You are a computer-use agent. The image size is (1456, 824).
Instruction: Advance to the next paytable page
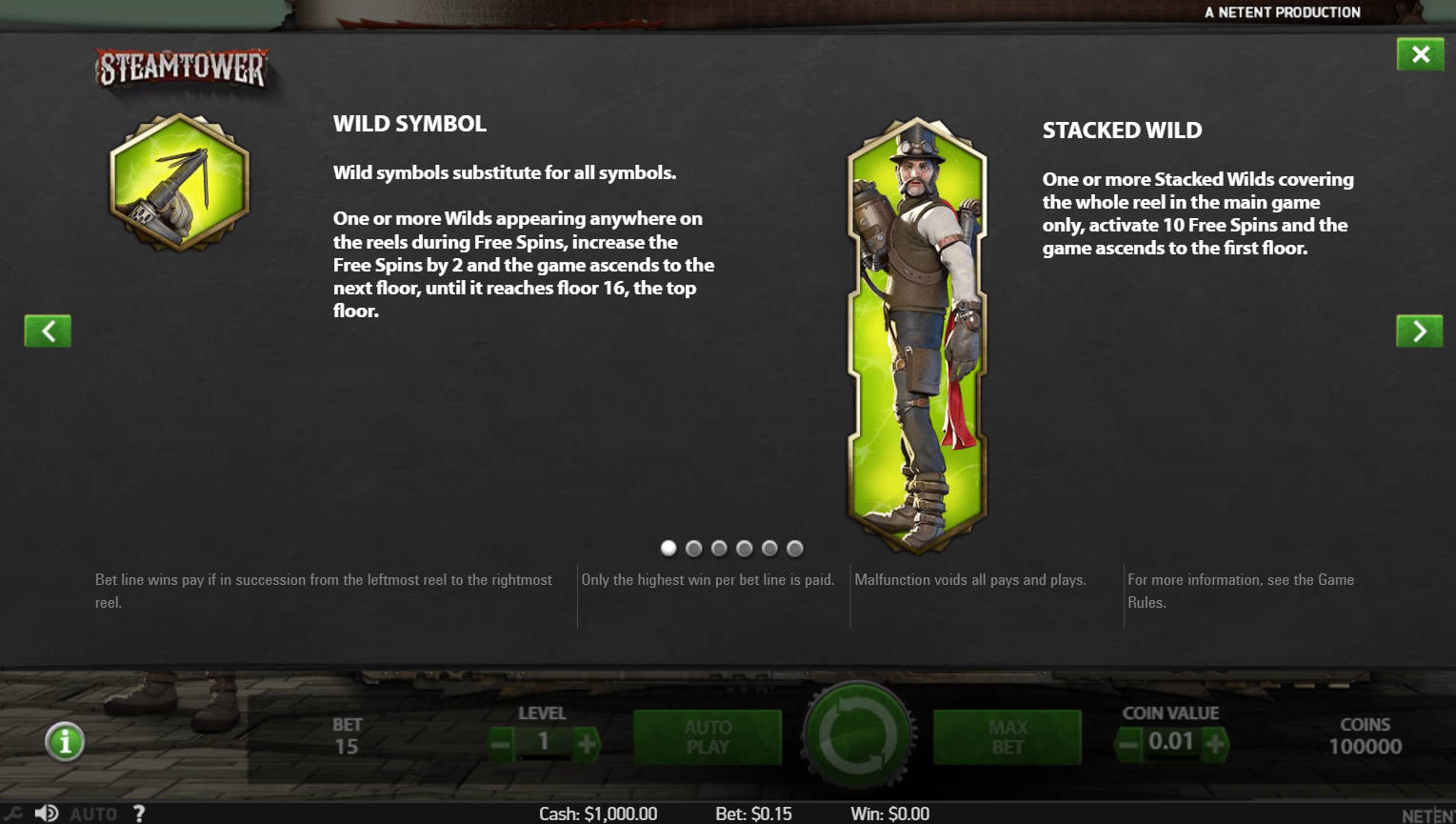click(1419, 331)
